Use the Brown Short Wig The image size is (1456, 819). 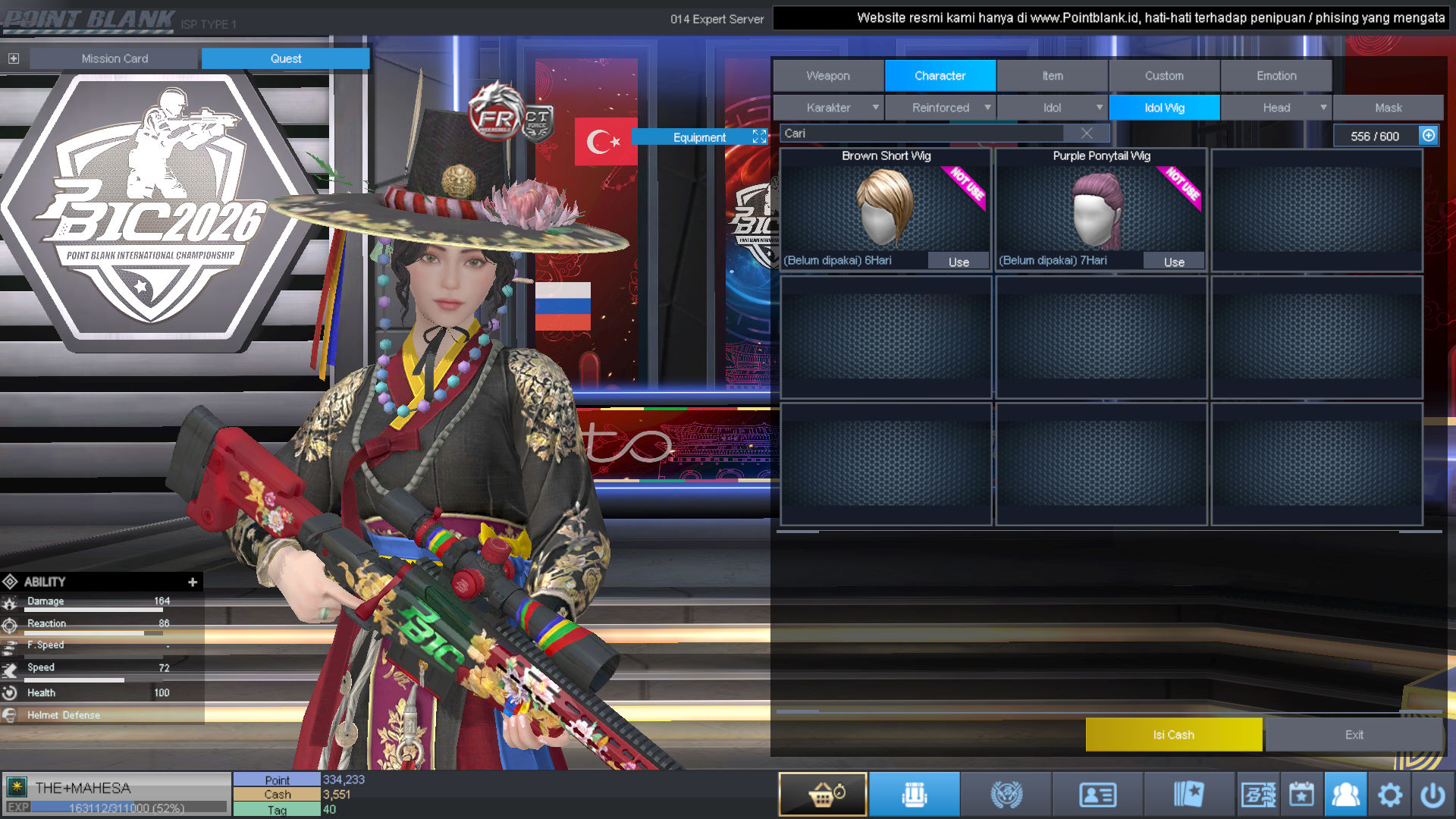pyautogui.click(x=959, y=262)
